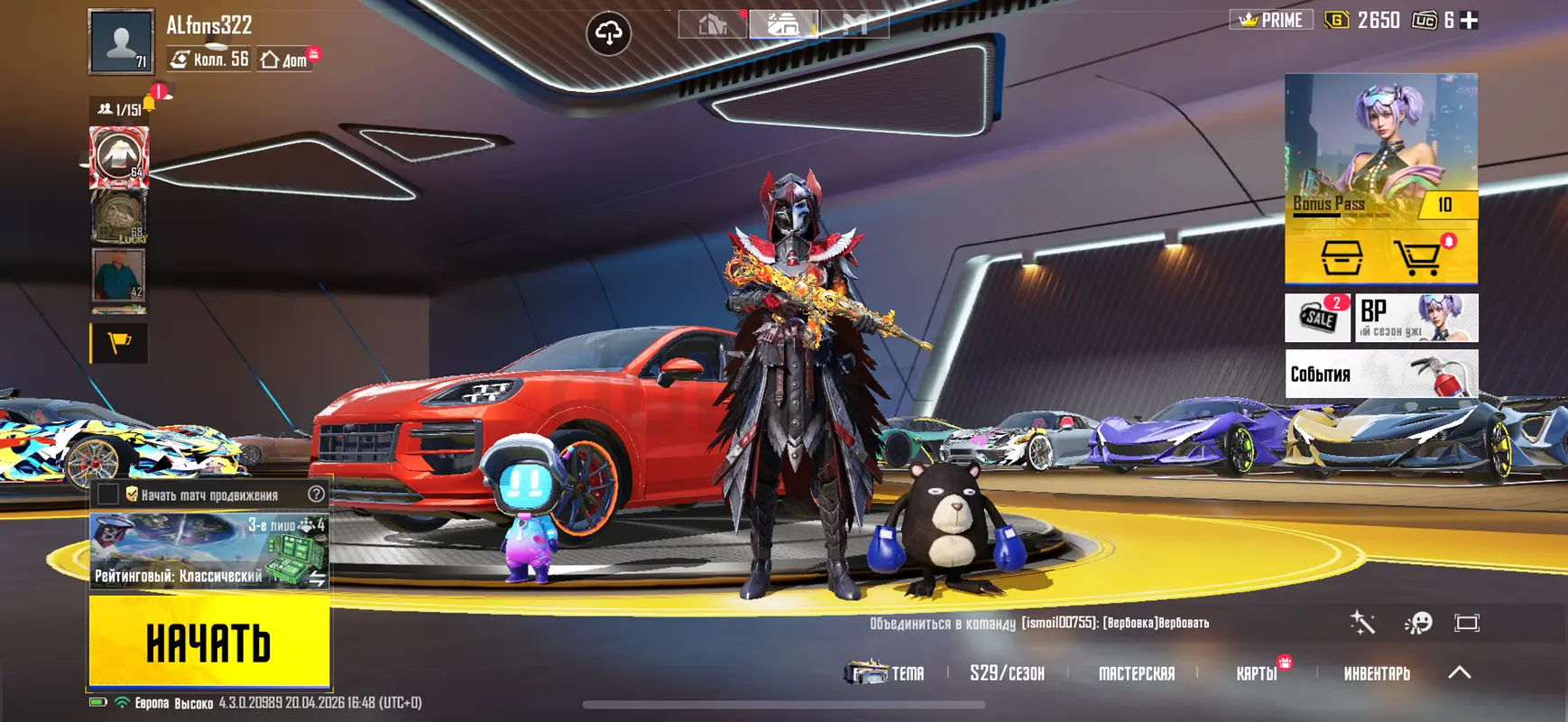Open the ИНВЕНТАРЬ inventory menu
The image size is (1568, 722).
(1377, 673)
